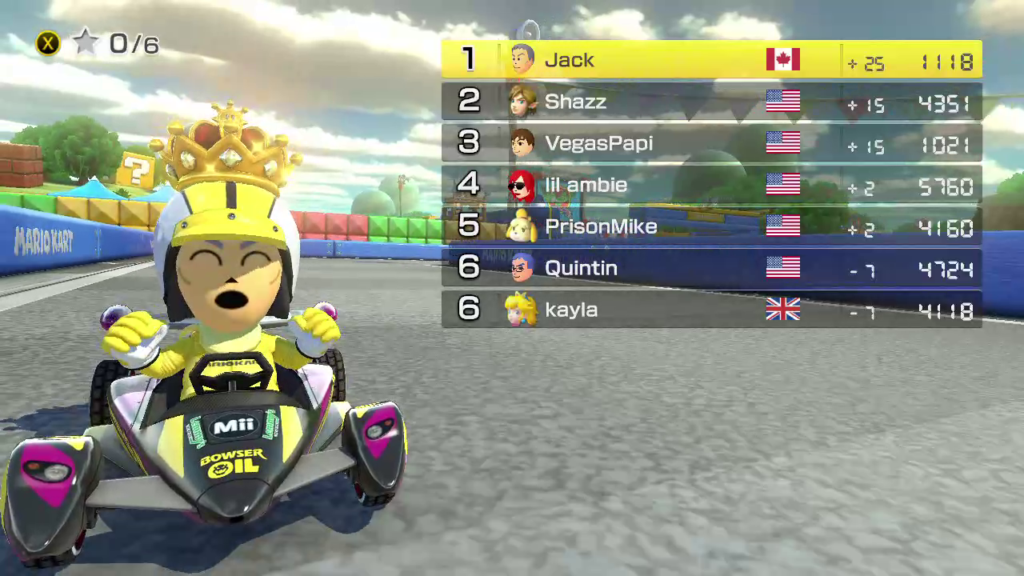The height and width of the screenshot is (576, 1024).
Task: Highlight PrisonMike's entry in the results
Action: pyautogui.click(x=711, y=227)
